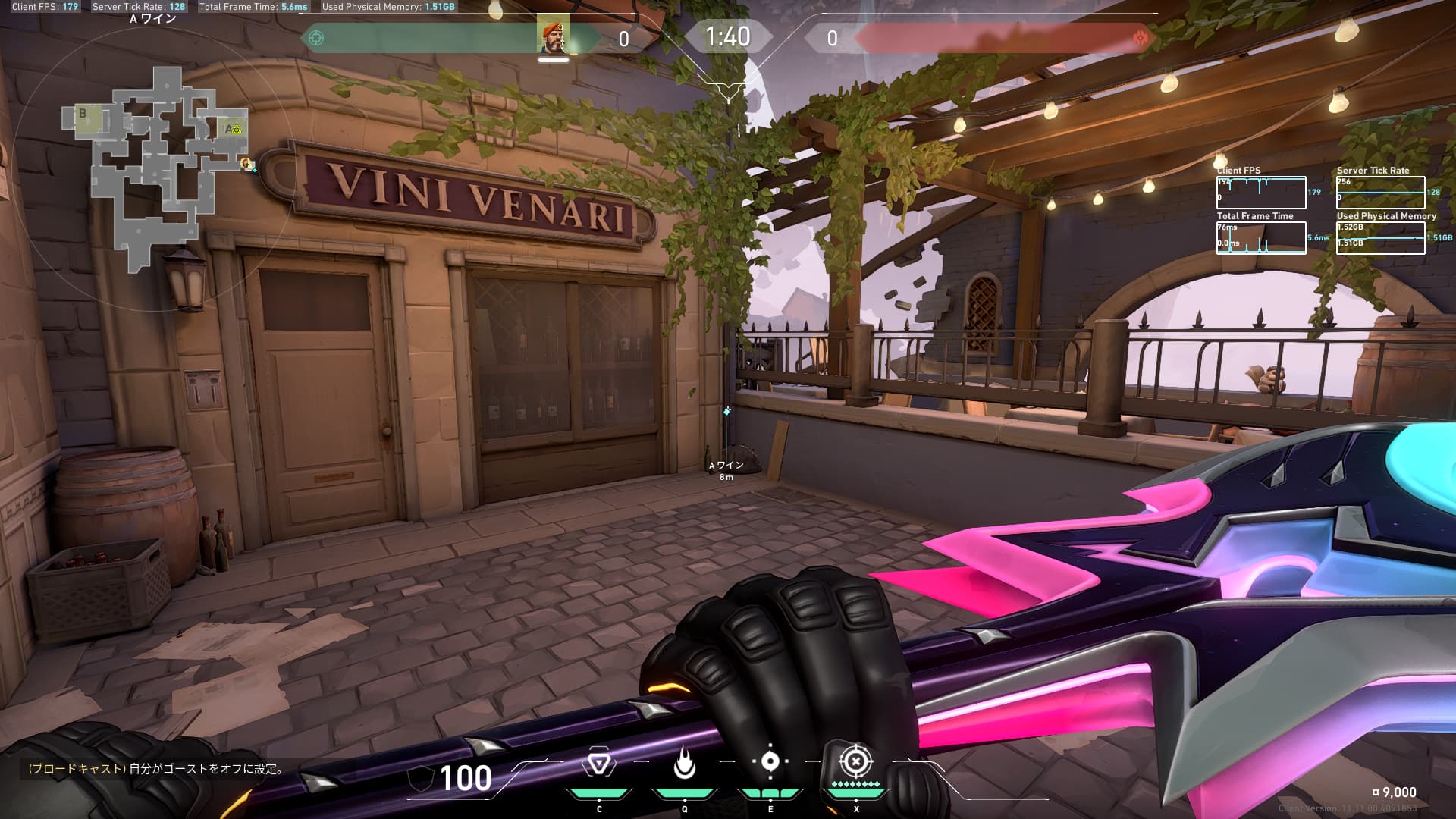Click the Brimstone agent portrait

click(553, 36)
